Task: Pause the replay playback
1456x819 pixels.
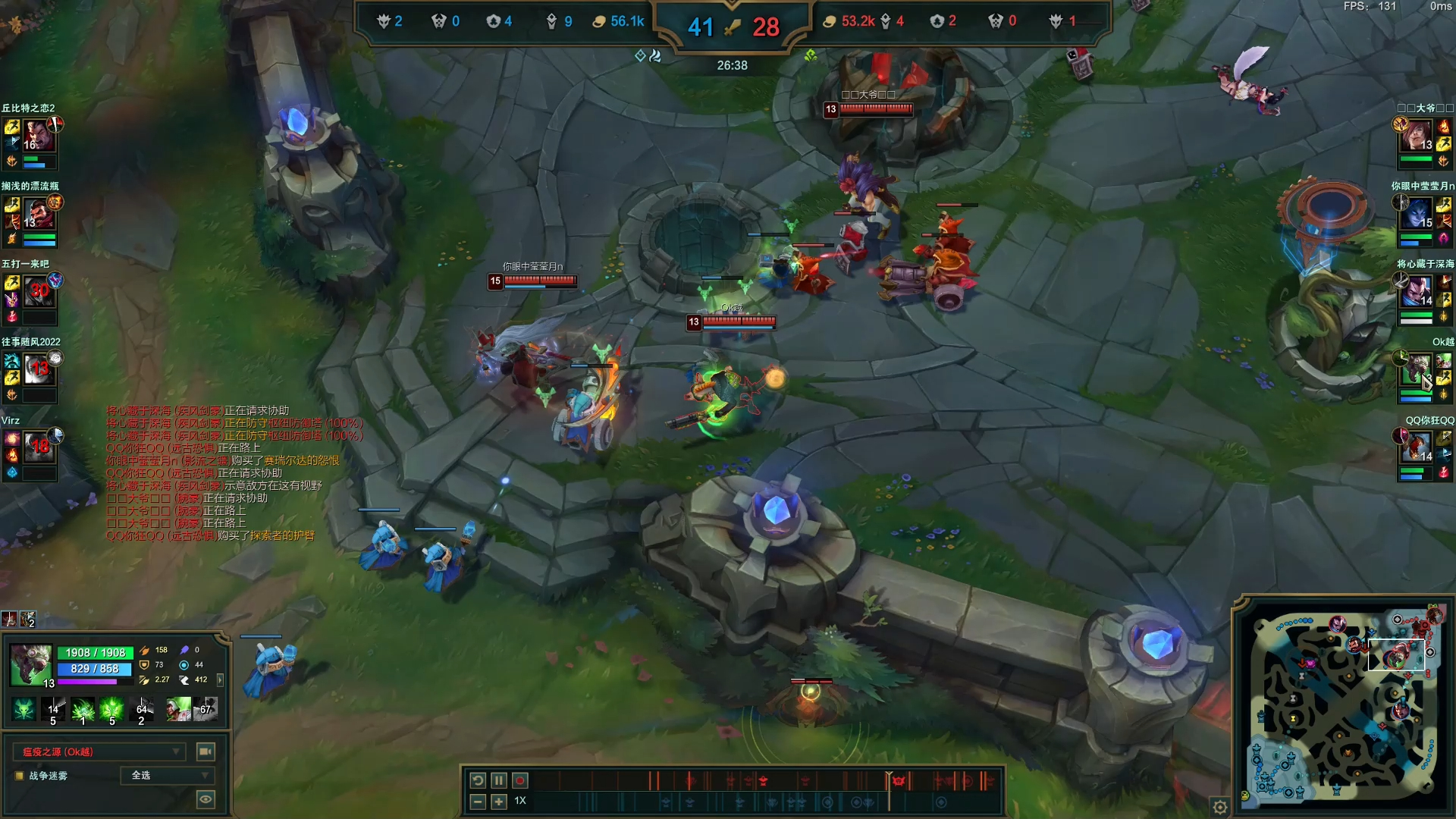Action: click(498, 780)
